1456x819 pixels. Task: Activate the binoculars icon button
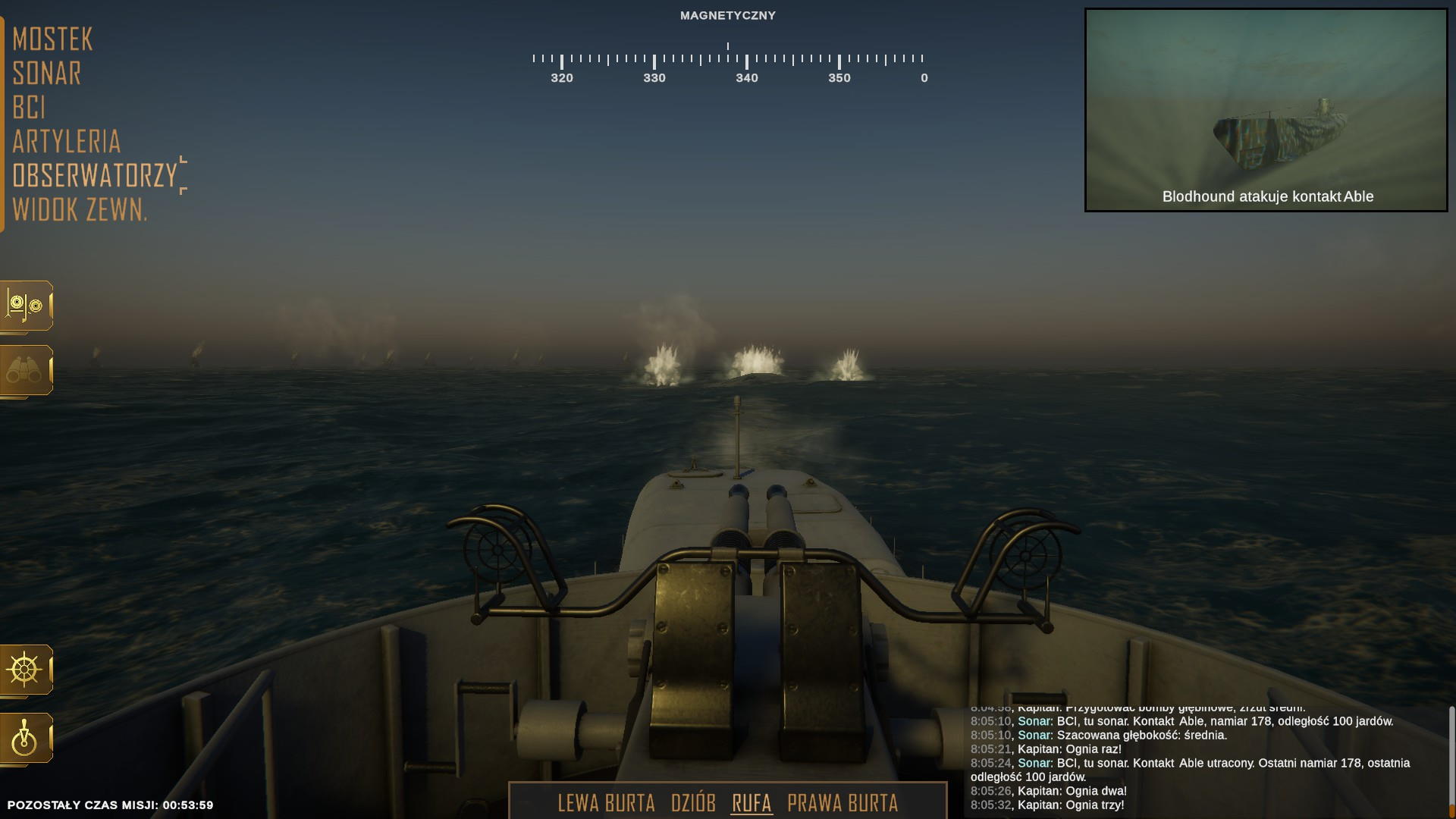(26, 371)
